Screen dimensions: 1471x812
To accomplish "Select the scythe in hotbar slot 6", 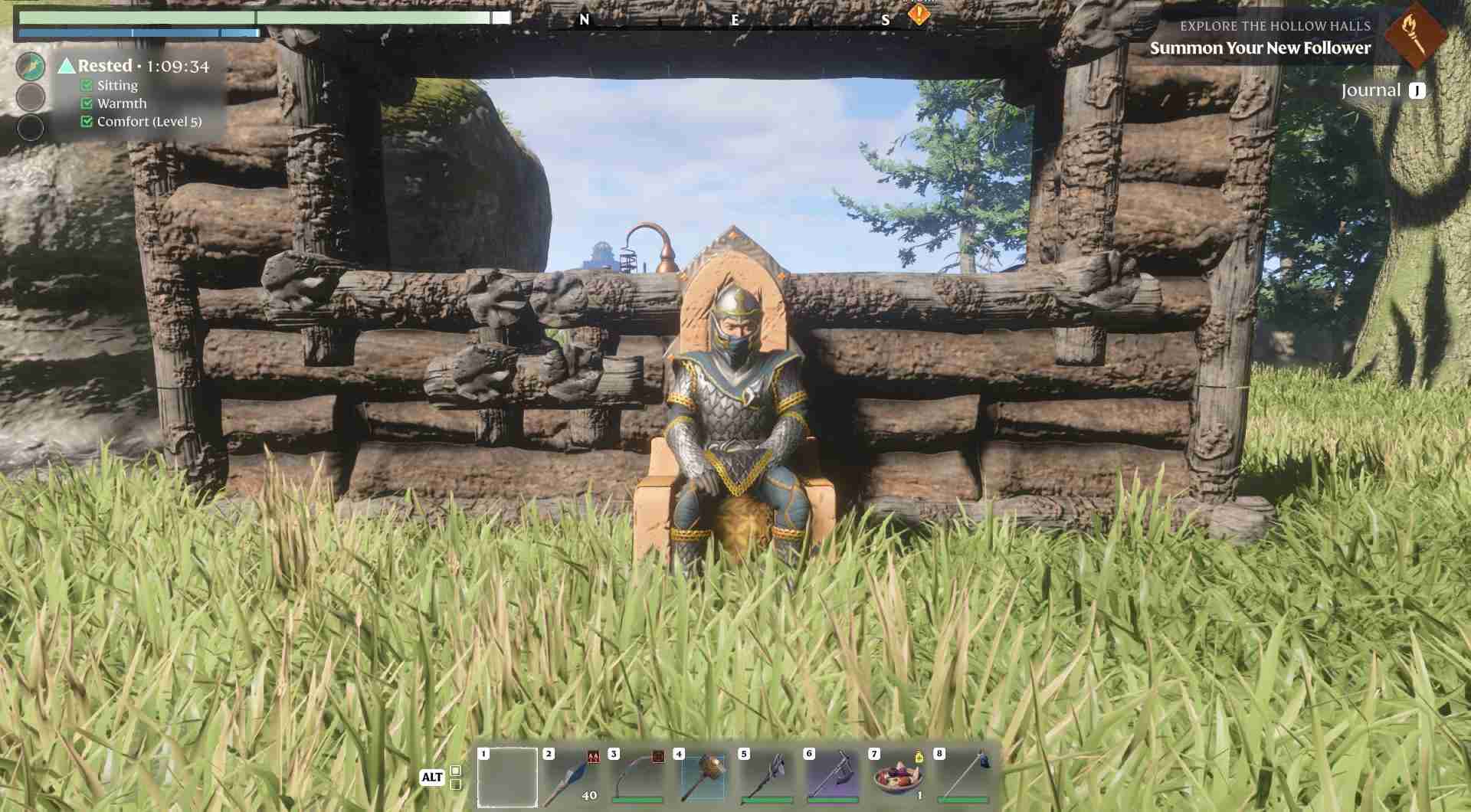I will point(831,779).
